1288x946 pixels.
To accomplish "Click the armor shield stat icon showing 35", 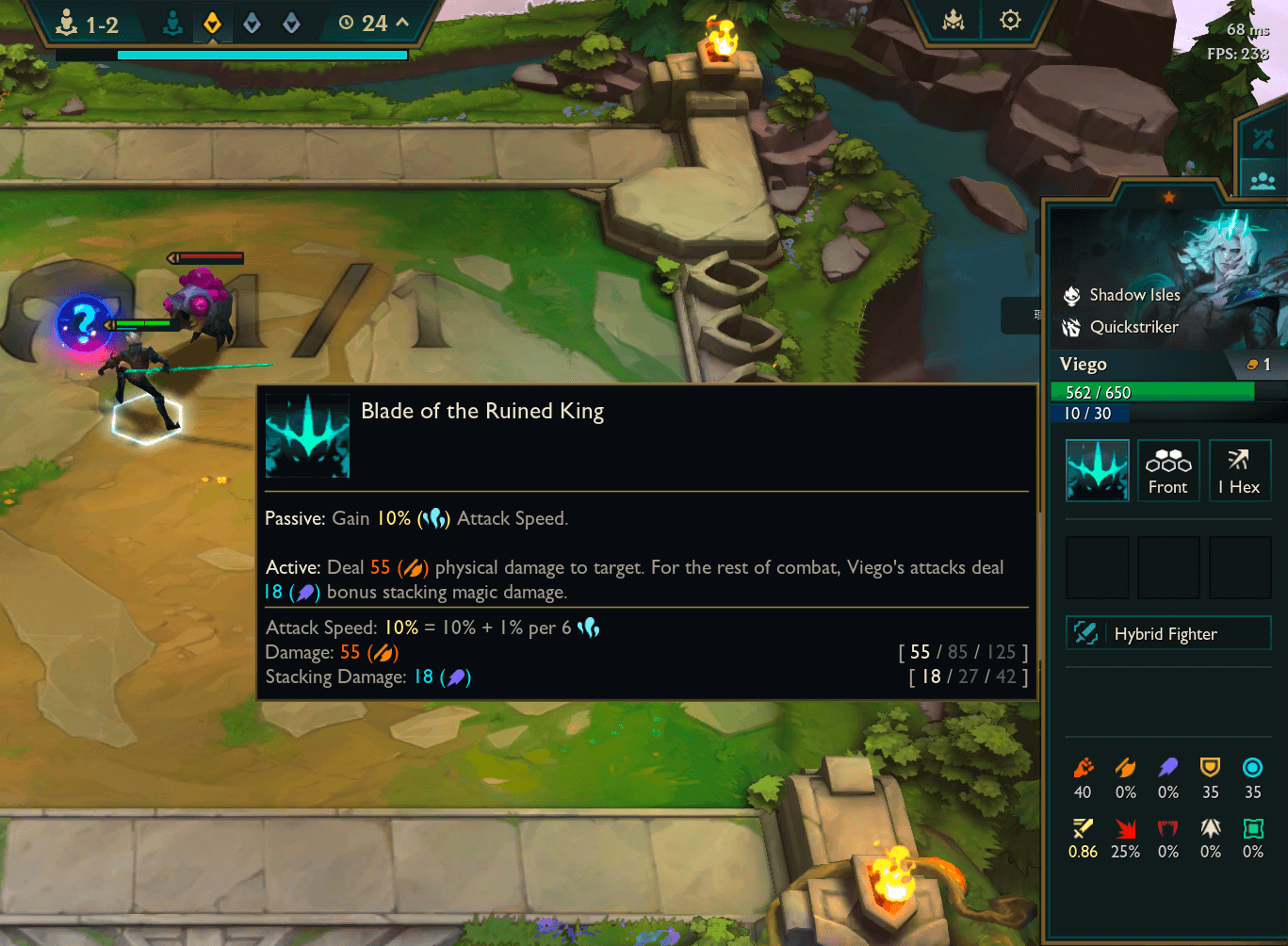I will (x=1210, y=767).
